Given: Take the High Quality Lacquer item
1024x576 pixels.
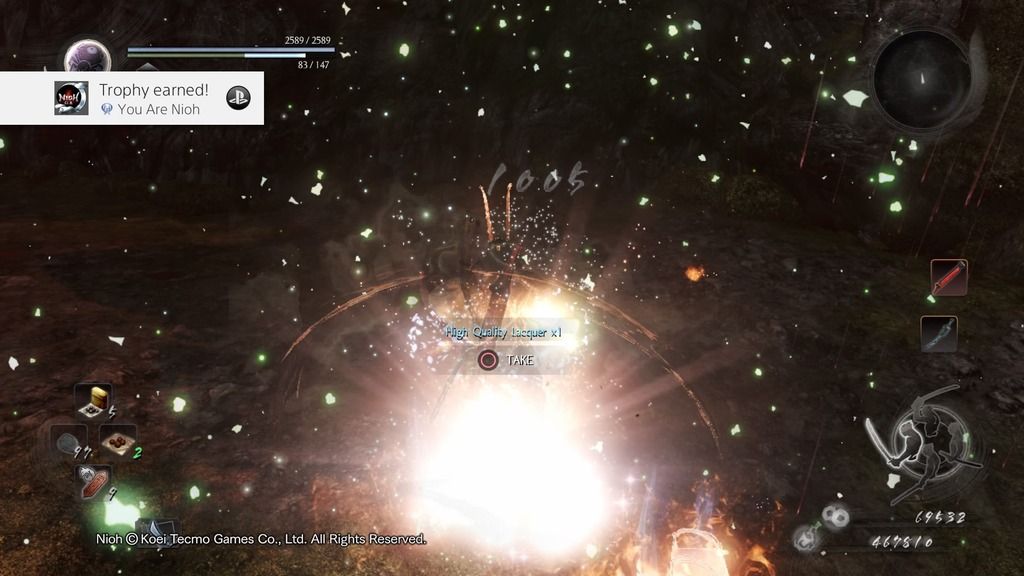Looking at the screenshot, I should [509, 359].
